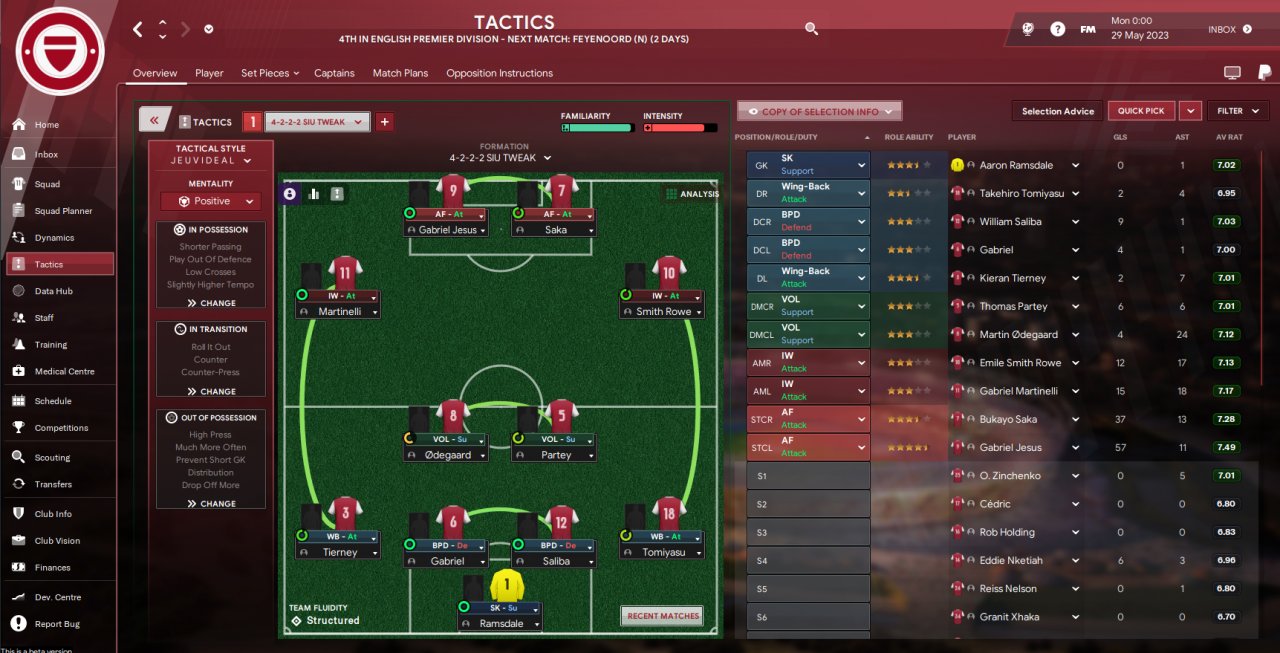Change the Out Of Possession instructions
This screenshot has height=653, width=1280.
pyautogui.click(x=211, y=504)
